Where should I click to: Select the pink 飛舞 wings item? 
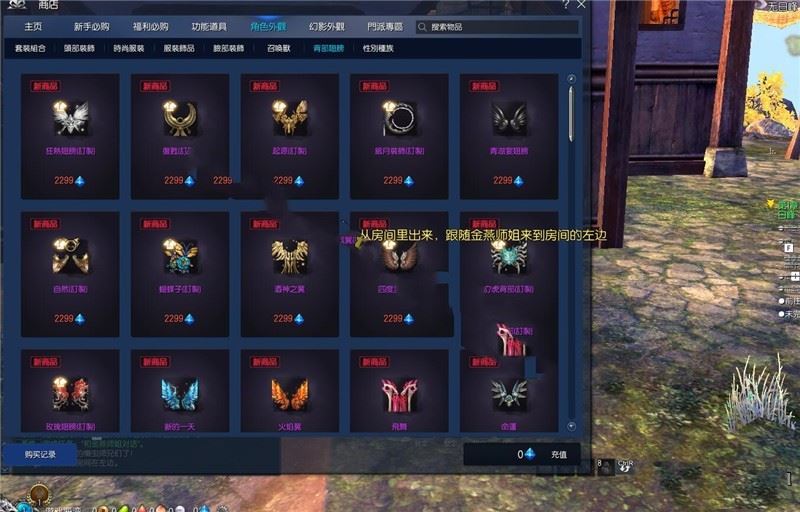(x=399, y=394)
